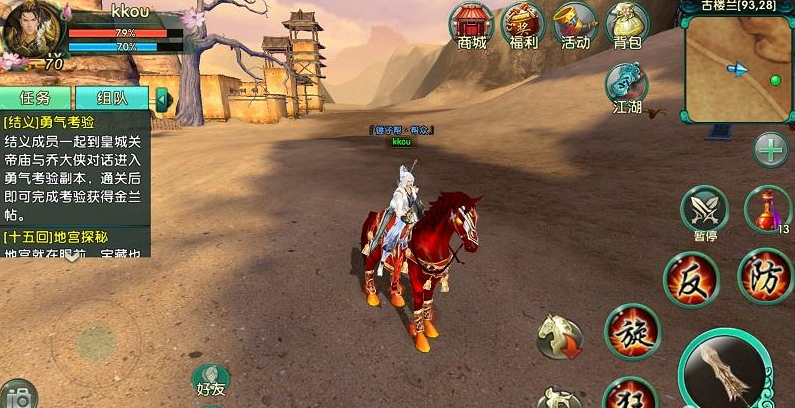Open the 好友 friends list
This screenshot has width=795, height=408.
click(x=210, y=381)
